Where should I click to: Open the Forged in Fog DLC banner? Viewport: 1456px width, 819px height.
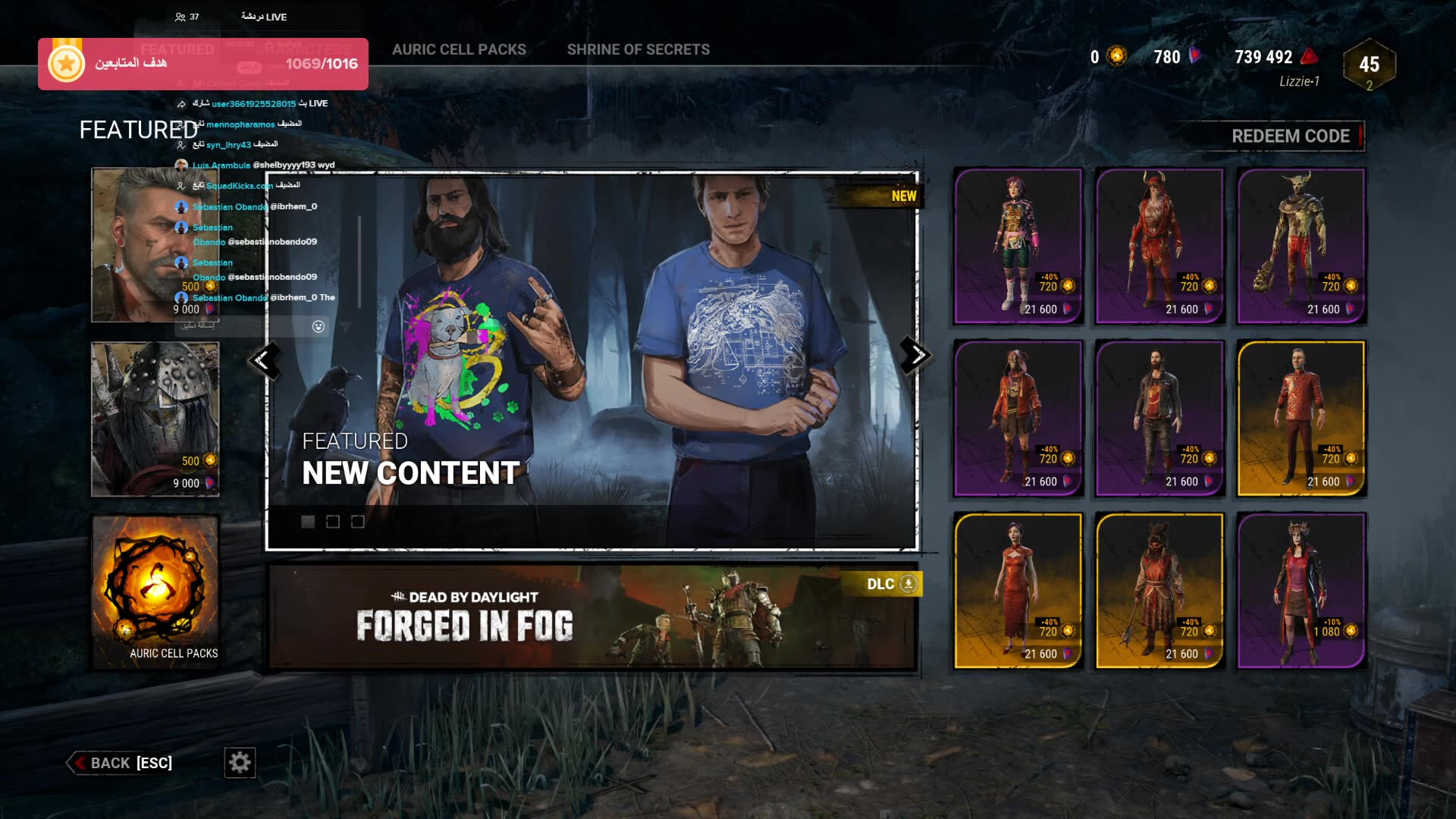[591, 617]
